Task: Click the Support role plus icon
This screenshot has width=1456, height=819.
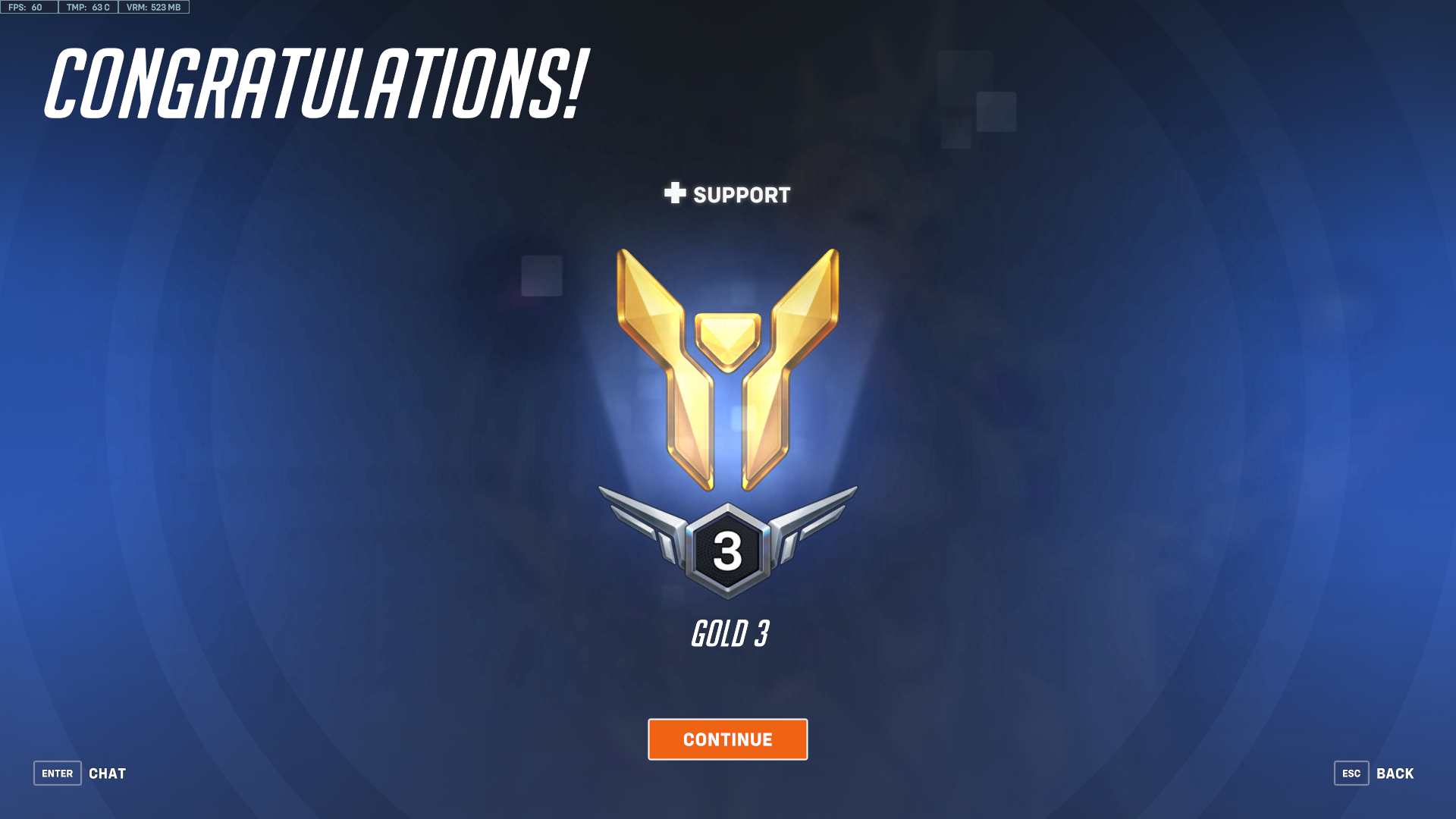Action: tap(676, 194)
